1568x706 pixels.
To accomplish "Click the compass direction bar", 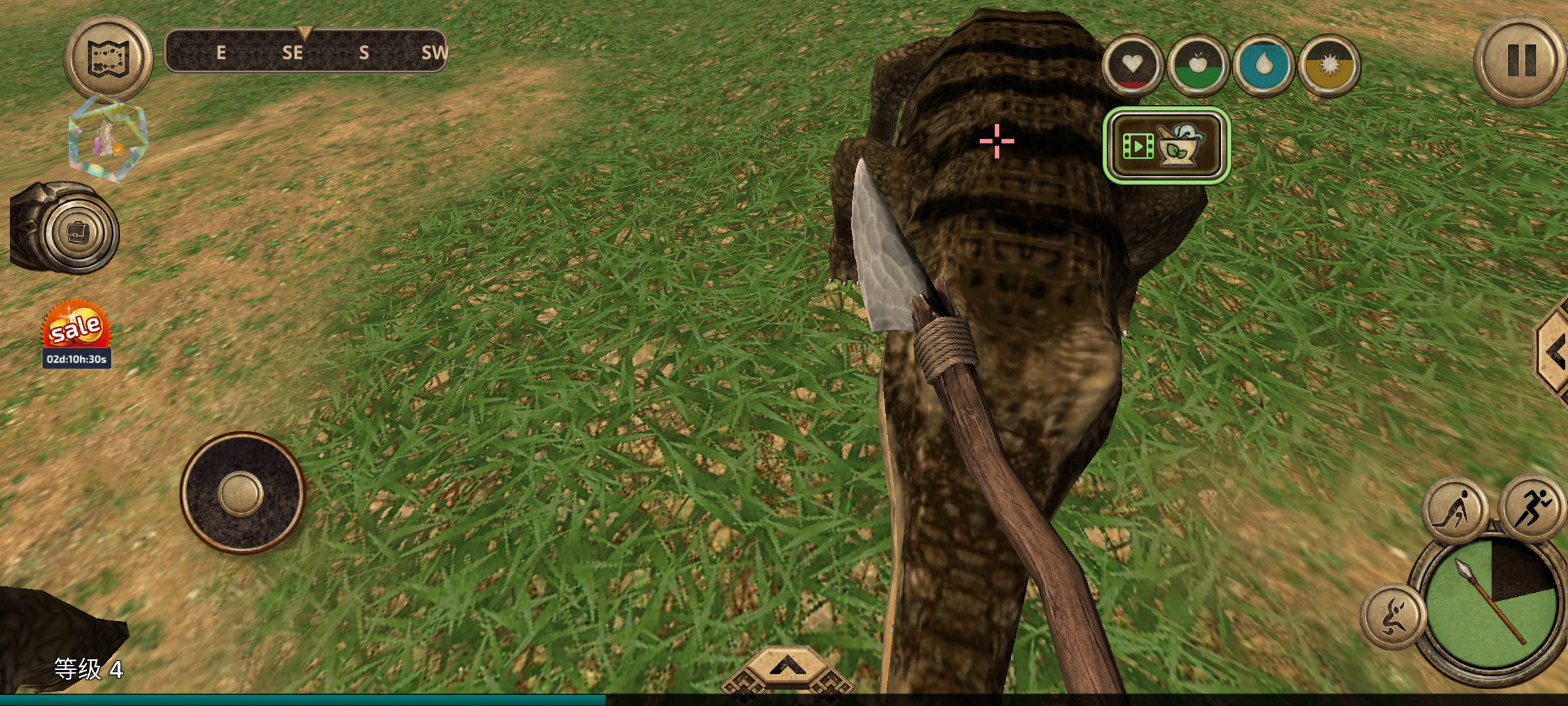I will pos(305,51).
